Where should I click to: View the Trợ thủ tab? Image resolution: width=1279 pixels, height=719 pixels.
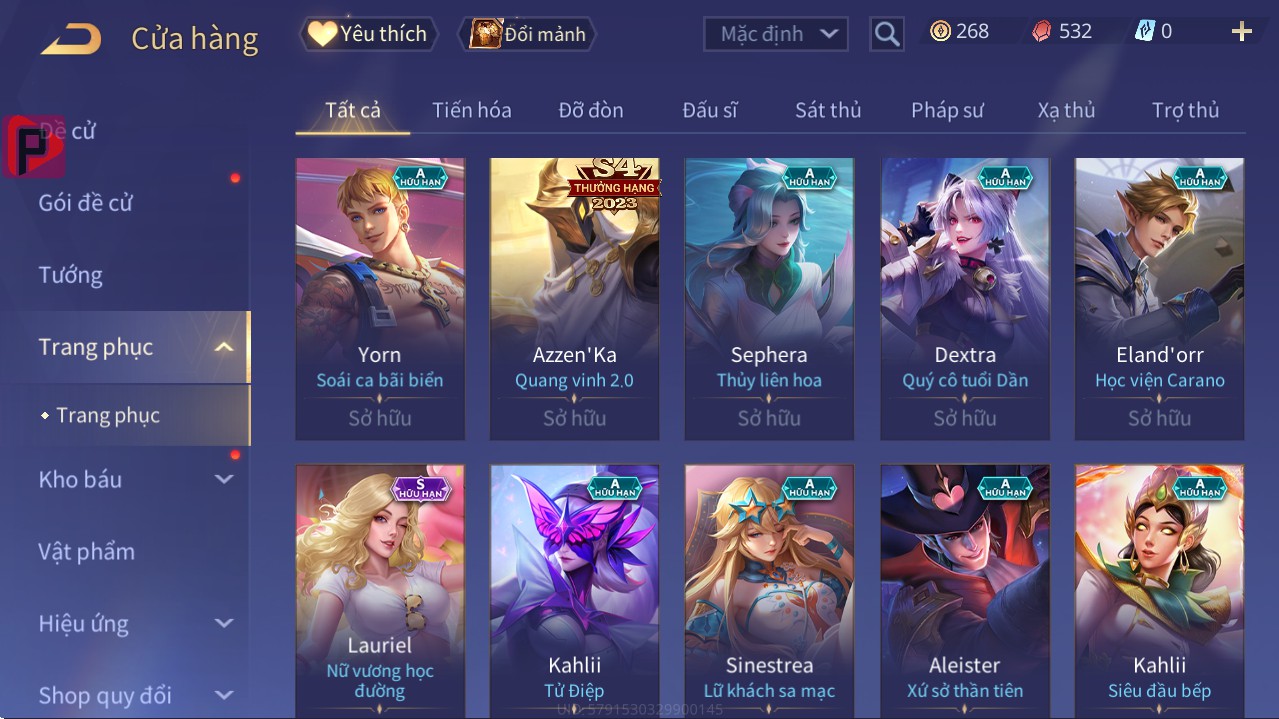[x=1185, y=110]
